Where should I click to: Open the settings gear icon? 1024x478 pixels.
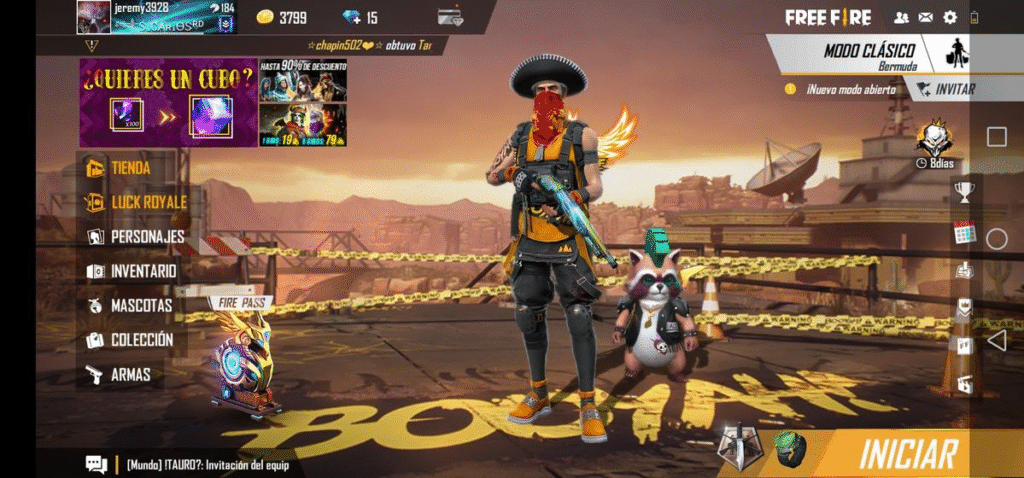coord(950,17)
